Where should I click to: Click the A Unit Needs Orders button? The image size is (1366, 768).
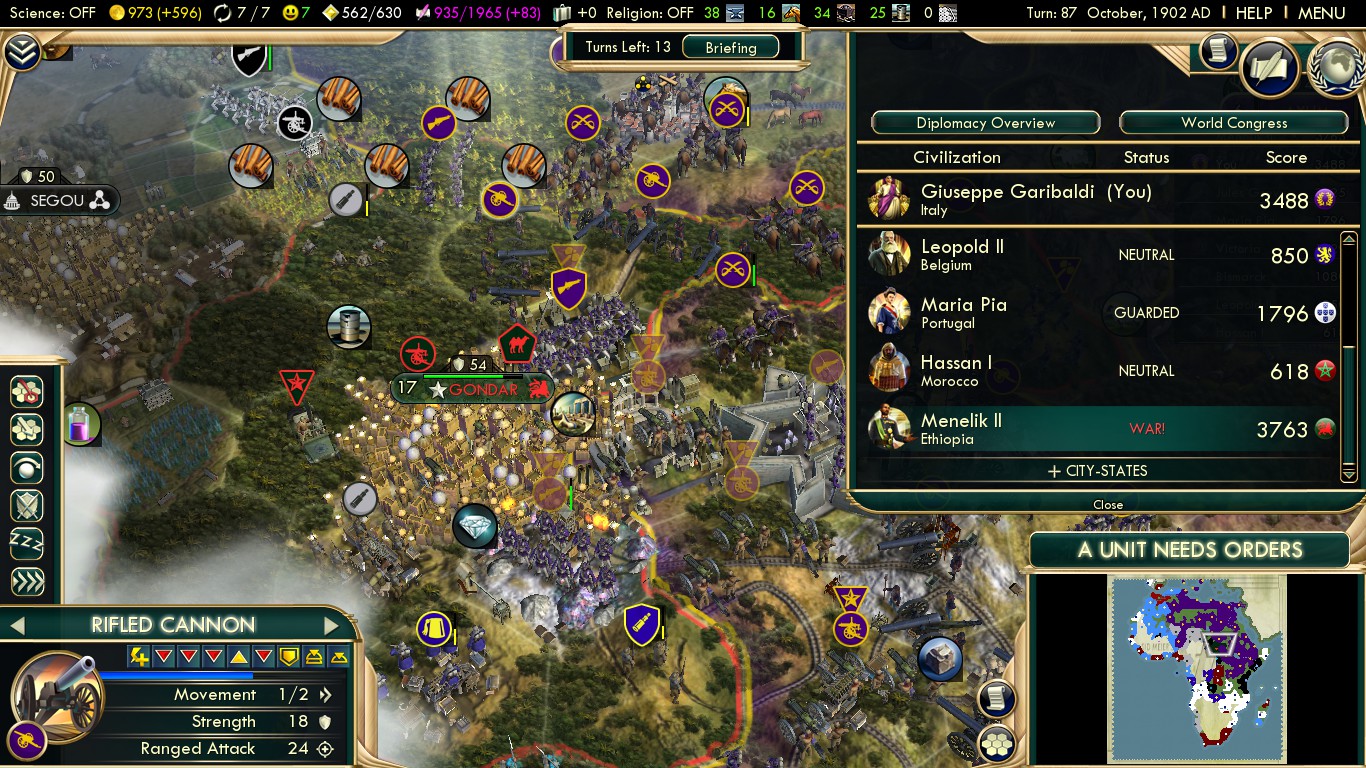pyautogui.click(x=1189, y=550)
